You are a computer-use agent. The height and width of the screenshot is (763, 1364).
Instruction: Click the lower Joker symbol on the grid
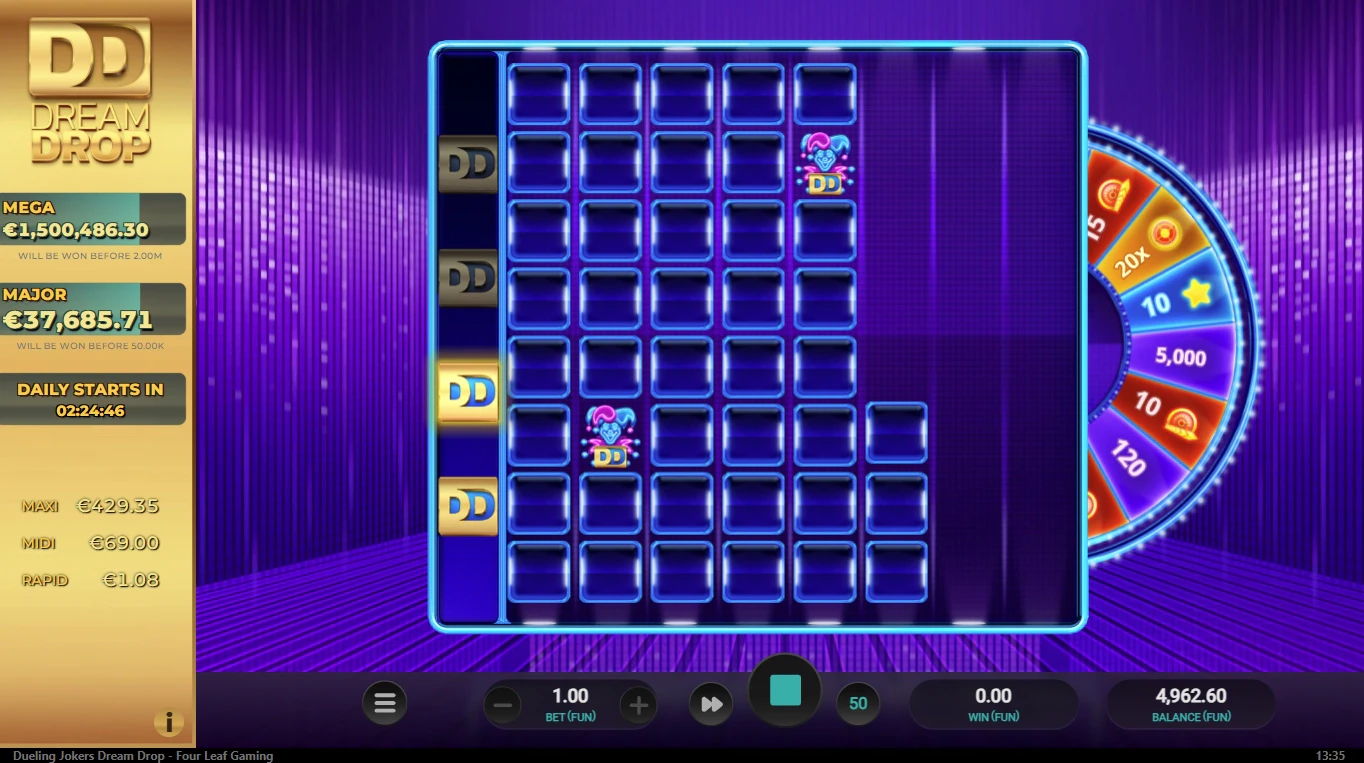click(610, 437)
